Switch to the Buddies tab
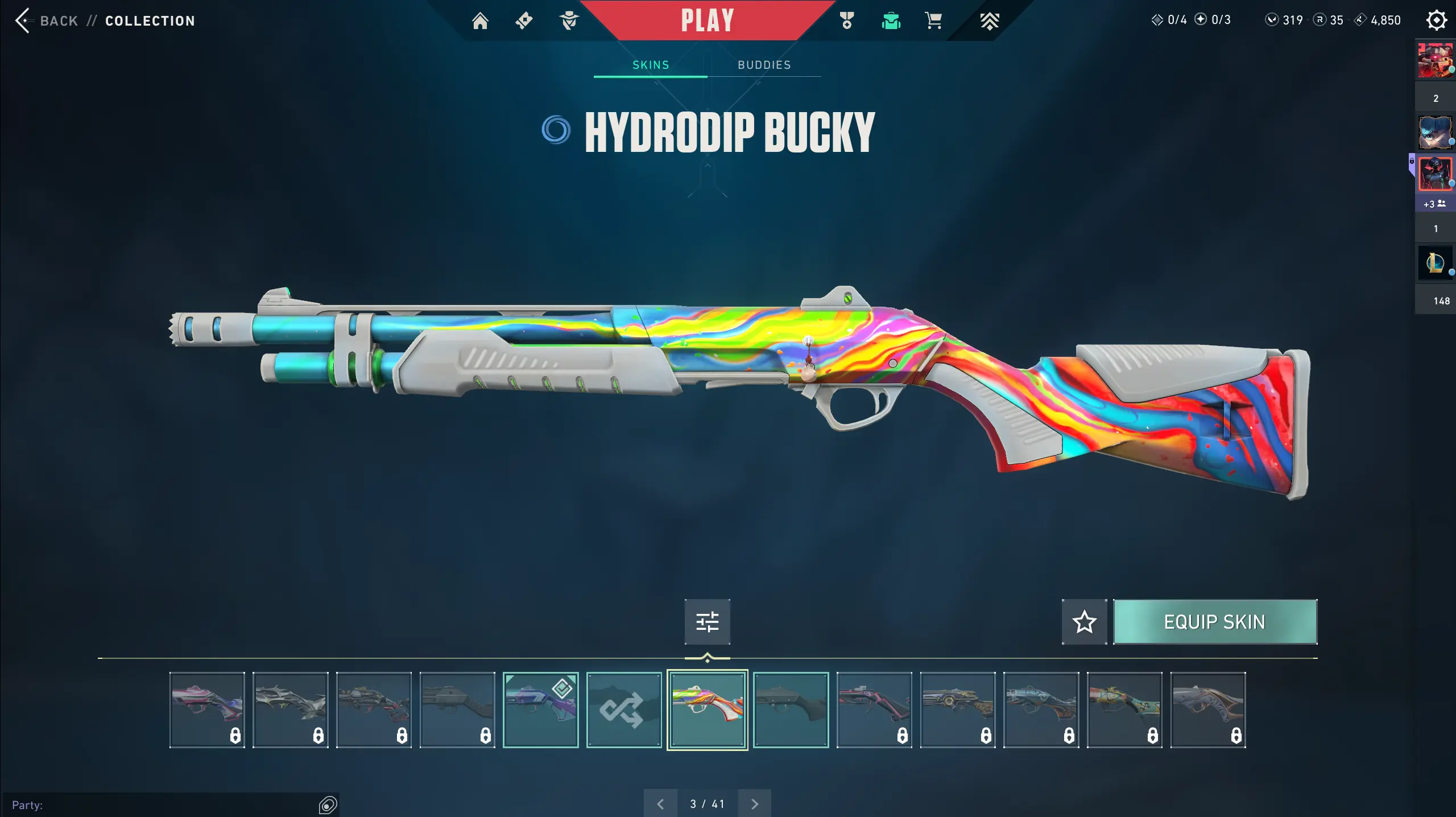The image size is (1456, 817). point(764,65)
